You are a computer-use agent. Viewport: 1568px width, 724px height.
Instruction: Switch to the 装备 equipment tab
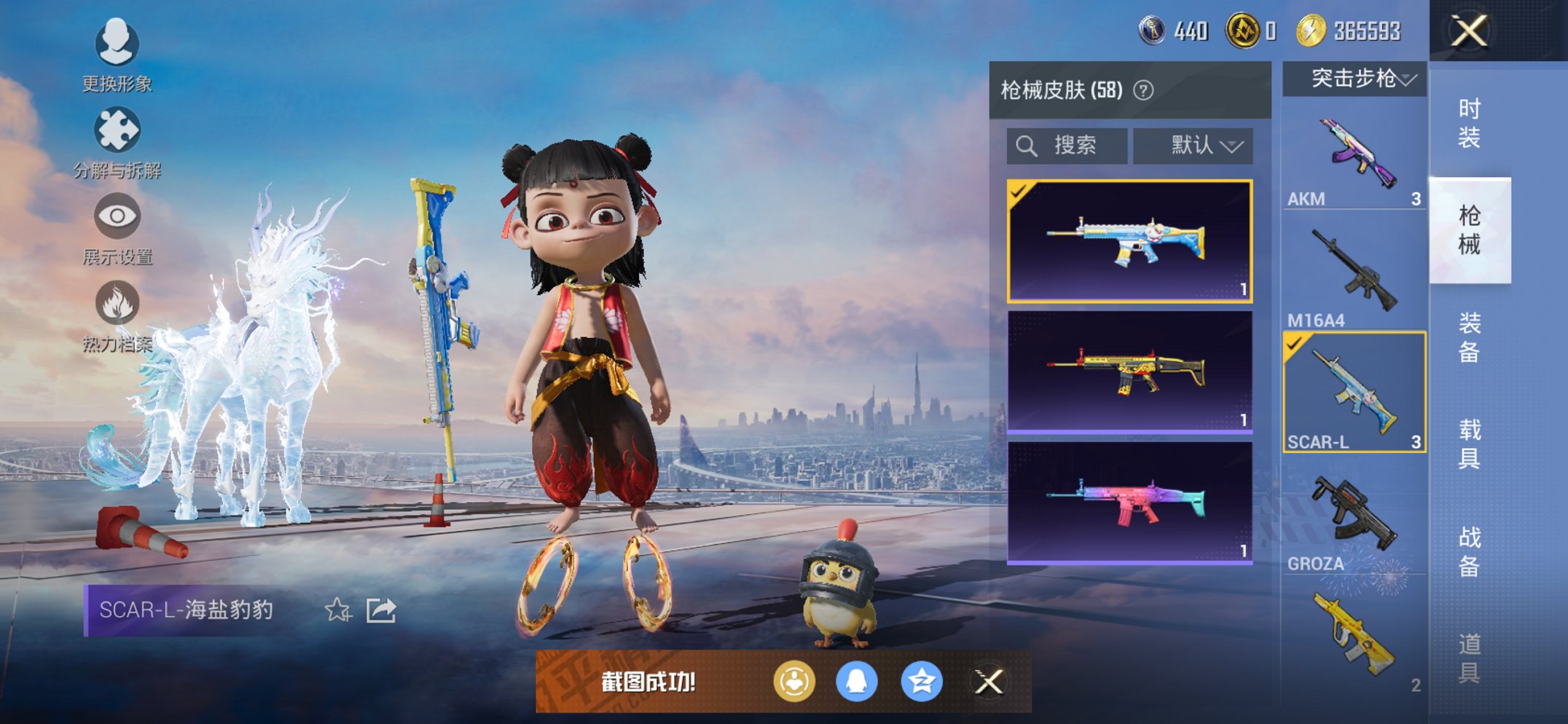(1469, 337)
